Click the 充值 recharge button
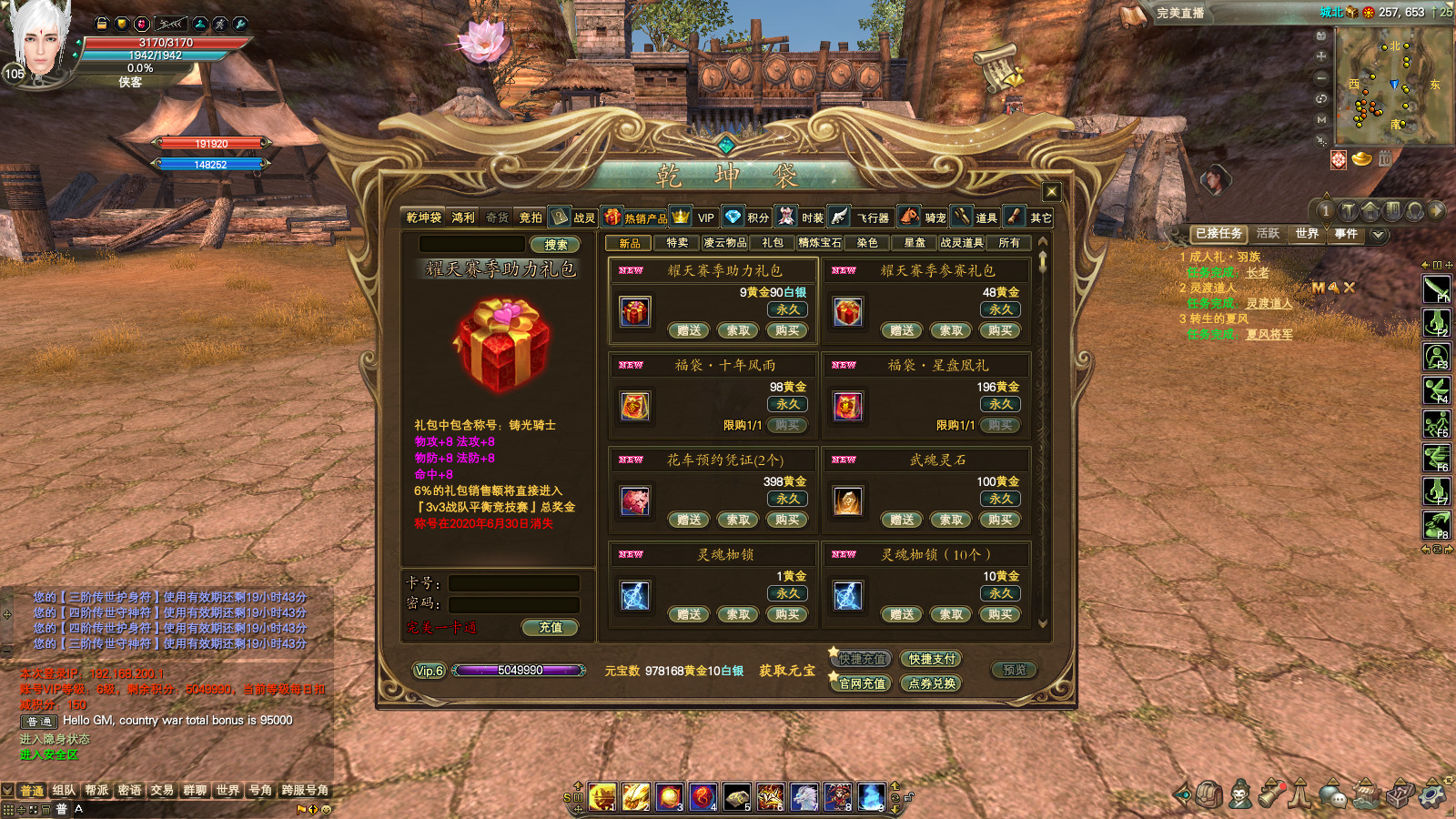The width and height of the screenshot is (1456, 819). coord(551,627)
